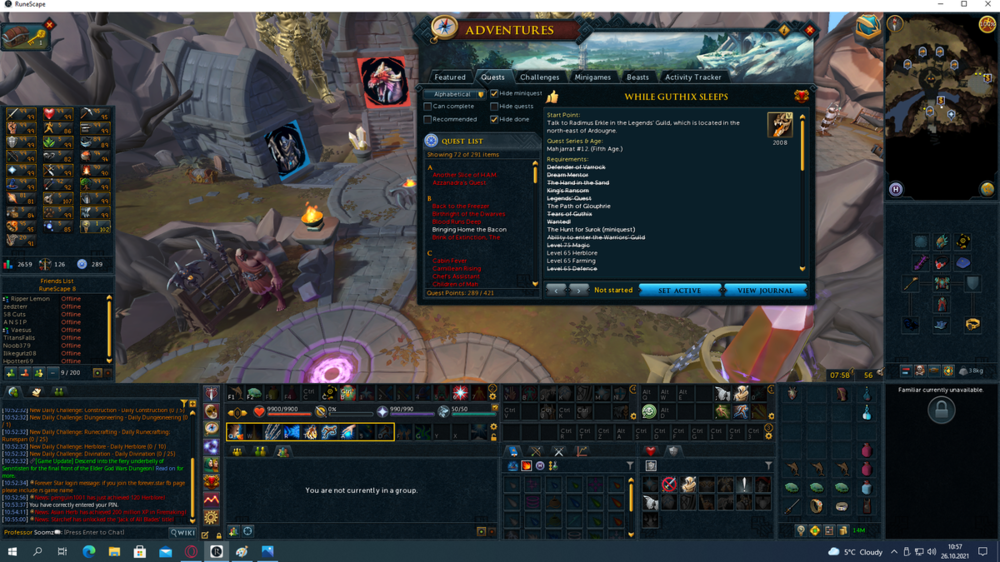Enable the Can complete filter
Screen dimensions: 1000x562
[428, 106]
